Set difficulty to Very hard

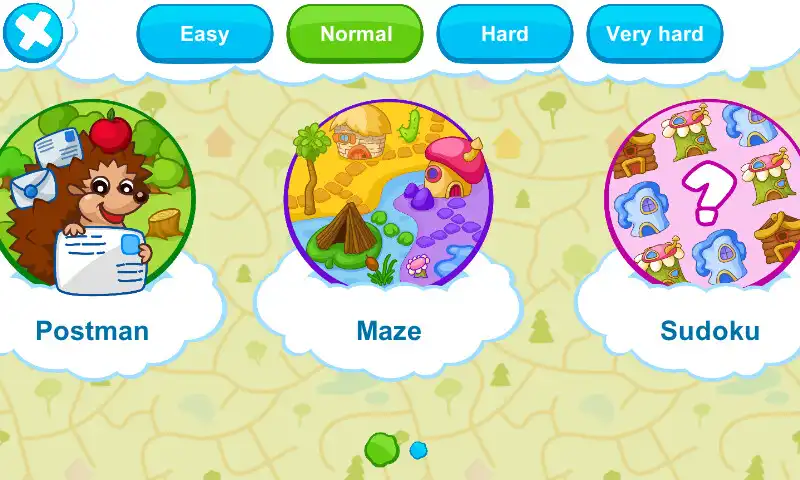click(x=654, y=34)
